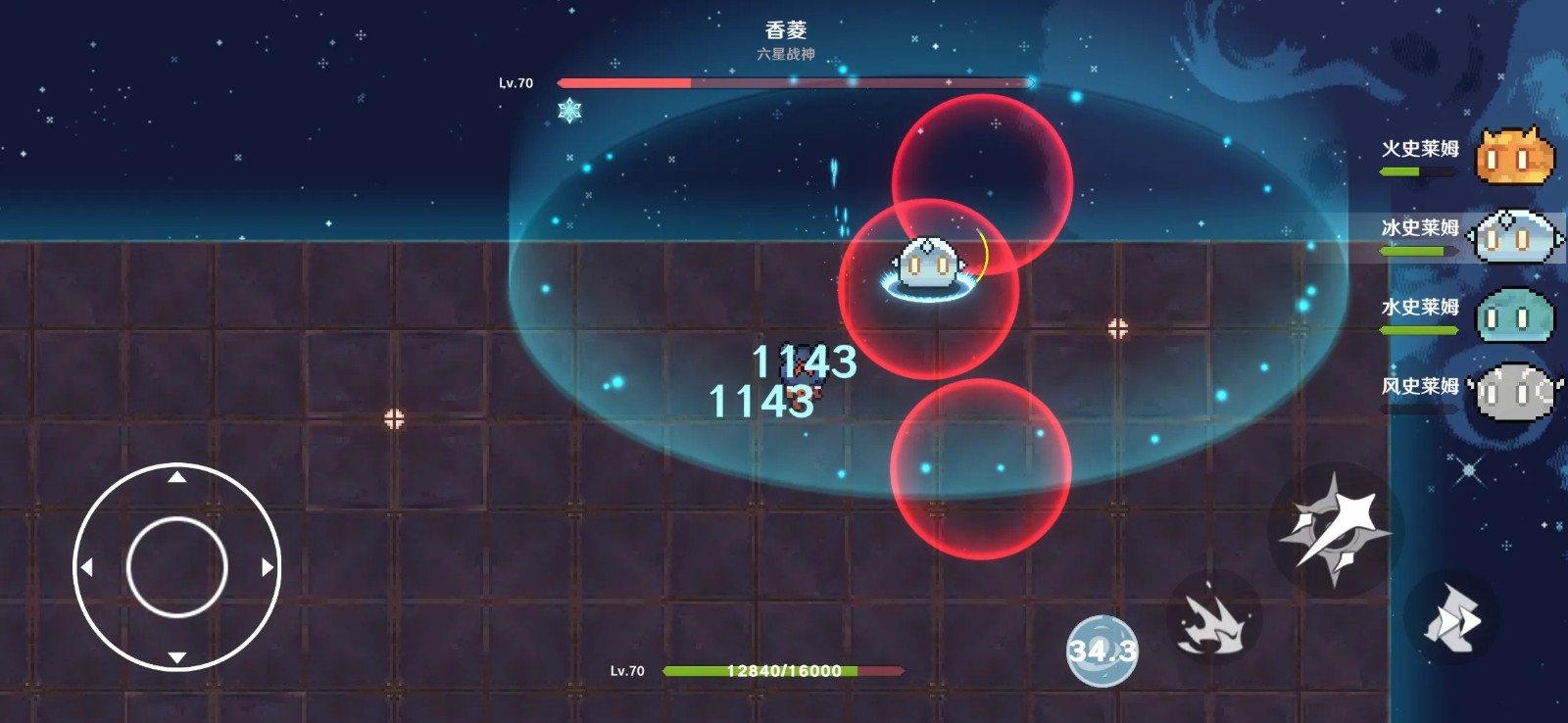Screen dimensions: 1568x723
Task: Tap the snowflake icon below the boss health bar
Action: tap(569, 111)
